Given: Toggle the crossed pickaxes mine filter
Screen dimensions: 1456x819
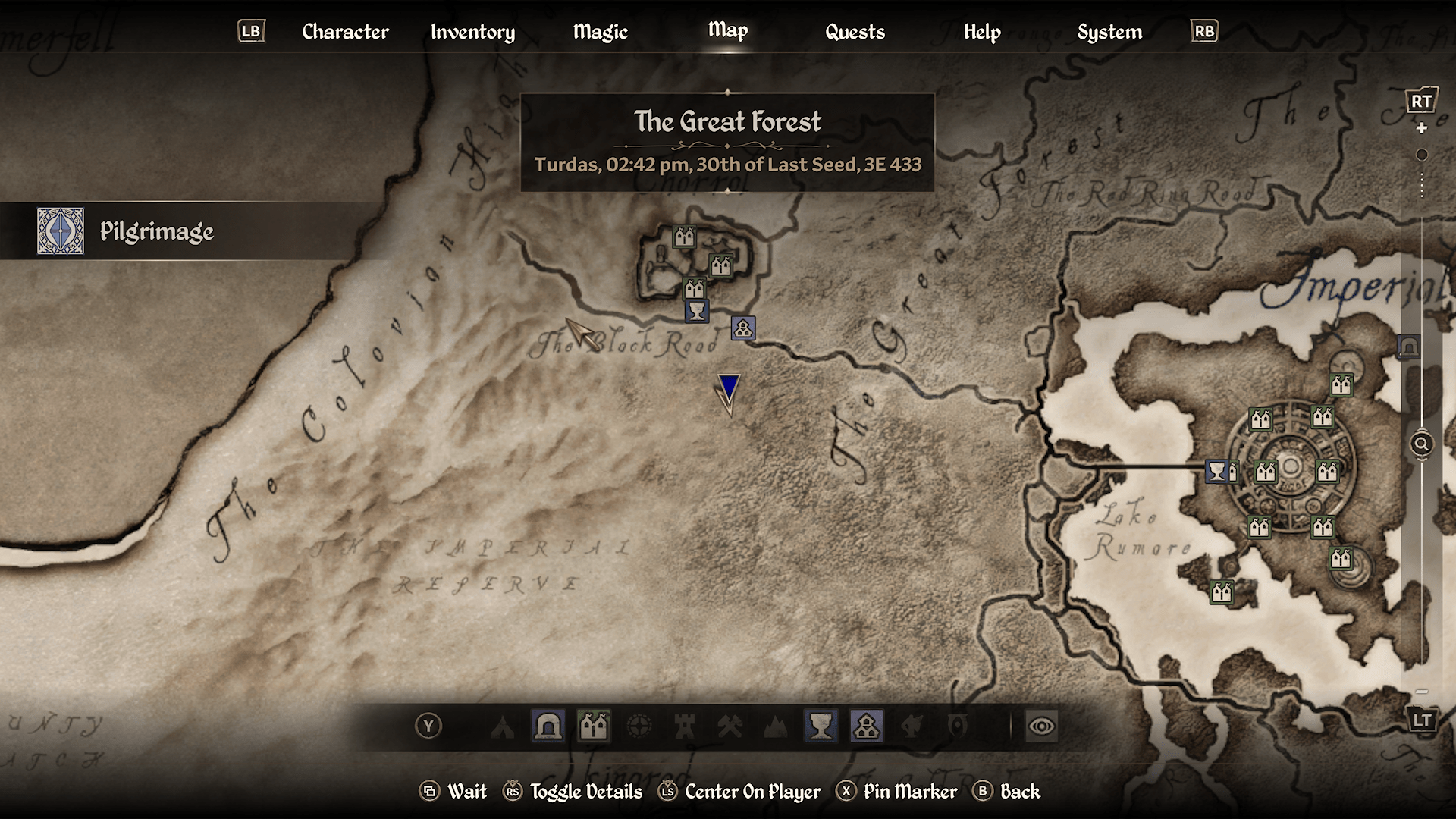Looking at the screenshot, I should pyautogui.click(x=730, y=726).
